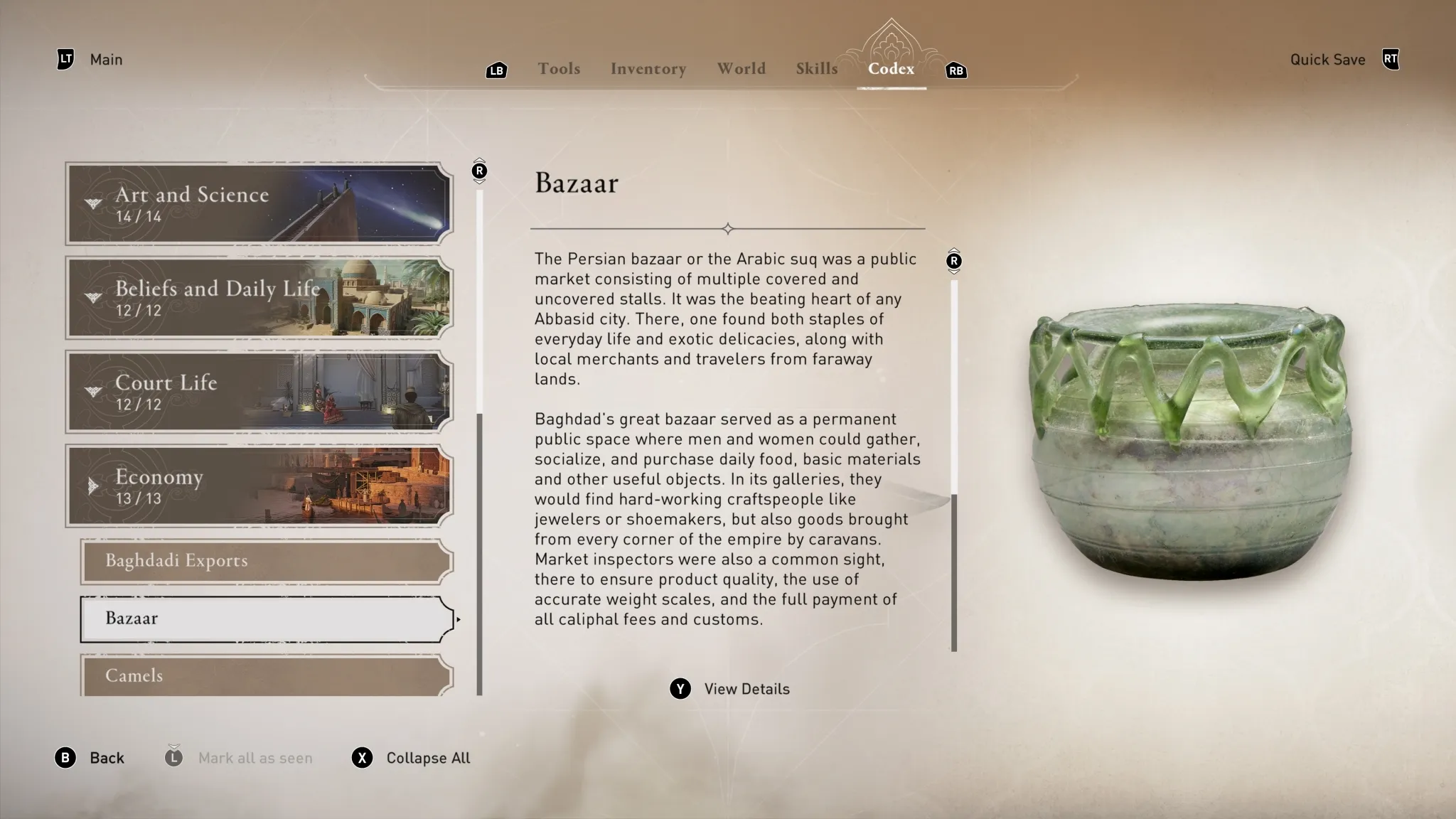Click the Quick Save option
This screenshot has height=819, width=1456.
(1327, 59)
